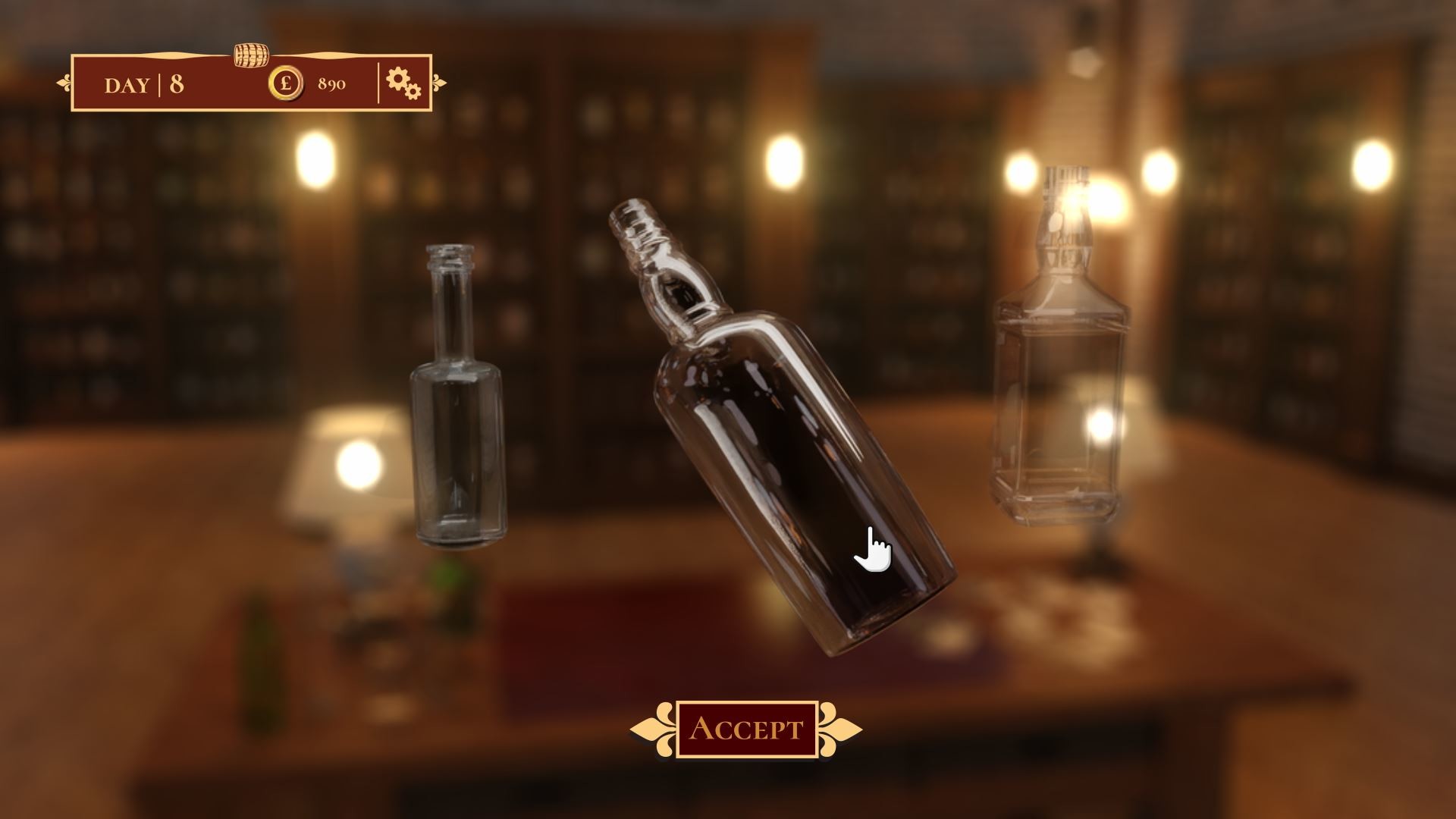Click the DAY label in the top bar
Viewport: 1456px width, 819px height.
[x=127, y=85]
